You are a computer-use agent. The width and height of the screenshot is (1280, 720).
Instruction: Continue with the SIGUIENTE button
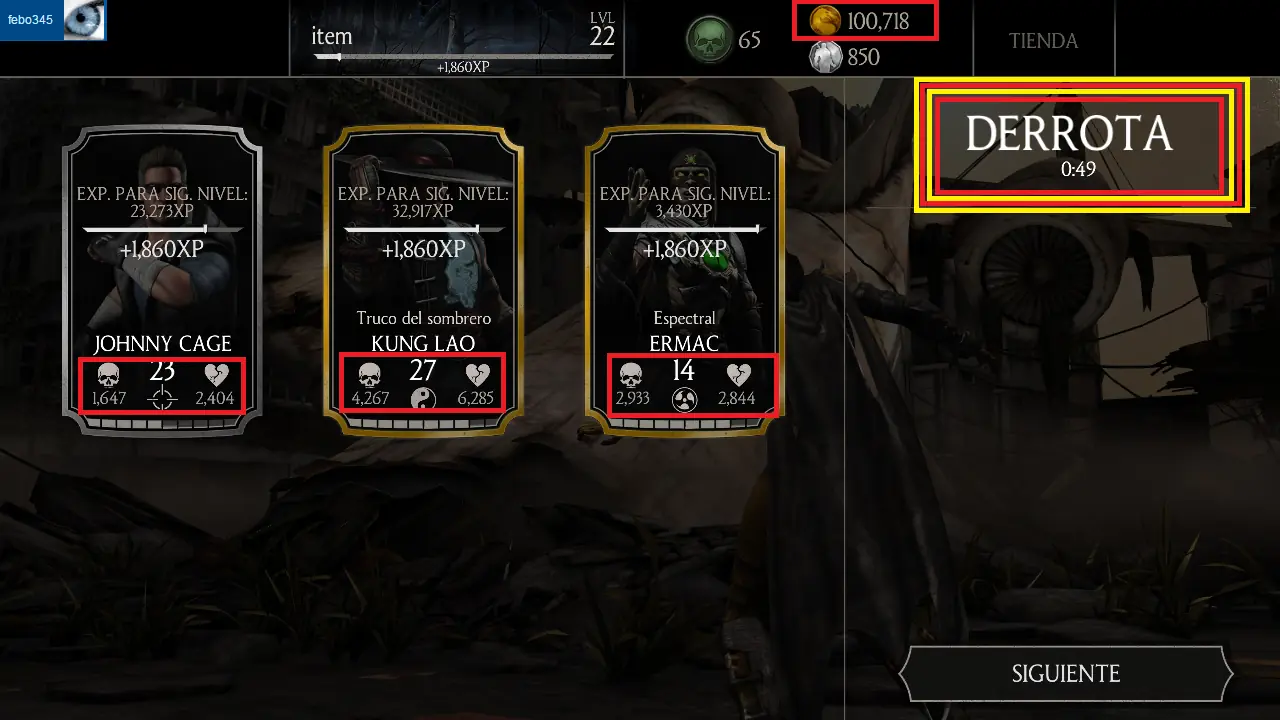[1066, 674]
